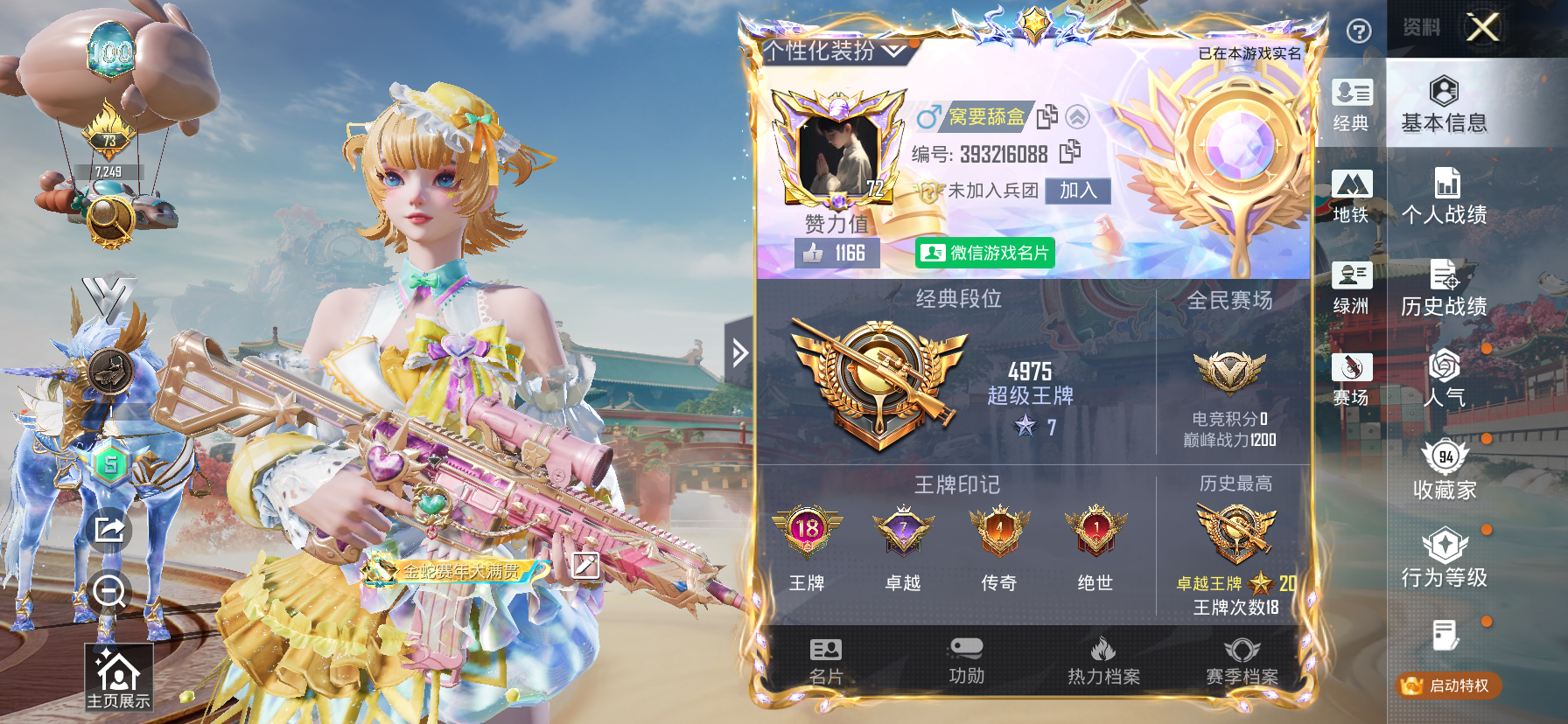The image size is (1568, 724).
Task: Open the question mark help icon
Action: click(1358, 32)
